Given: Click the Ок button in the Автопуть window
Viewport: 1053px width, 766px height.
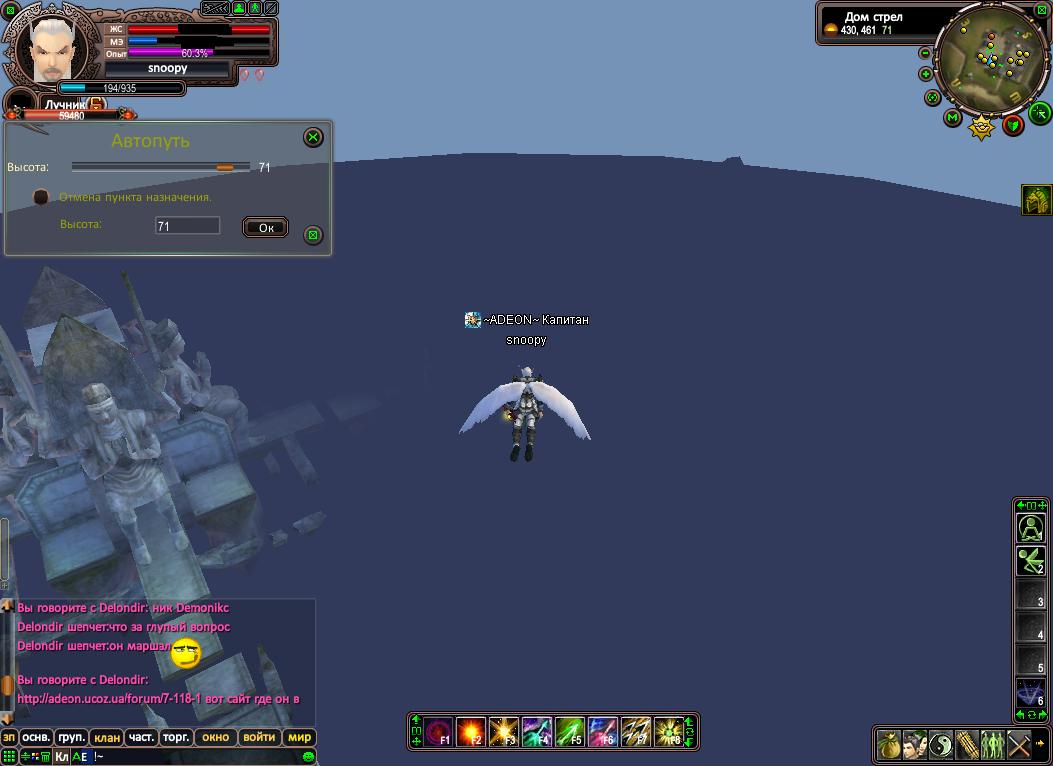Looking at the screenshot, I should pos(265,228).
